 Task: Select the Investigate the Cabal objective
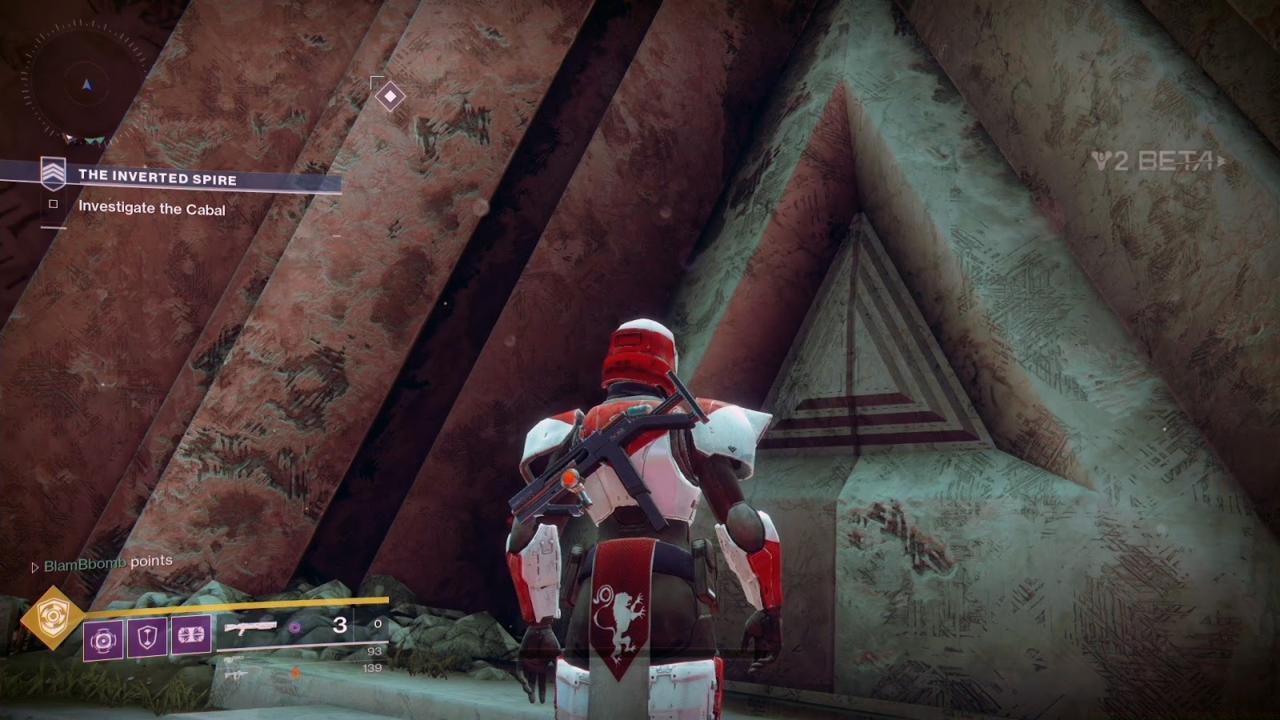pos(151,209)
